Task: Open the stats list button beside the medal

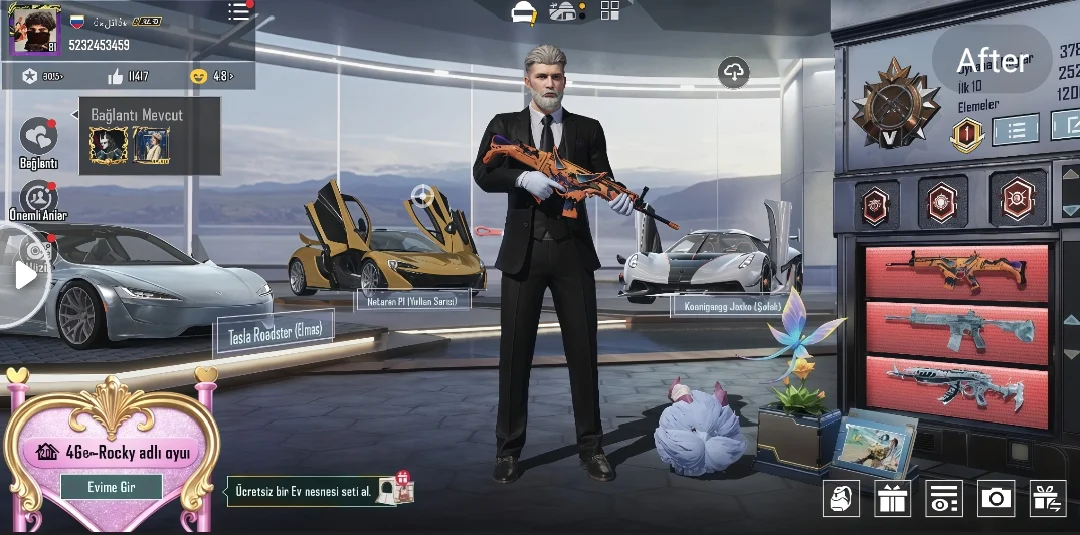Action: (1017, 130)
